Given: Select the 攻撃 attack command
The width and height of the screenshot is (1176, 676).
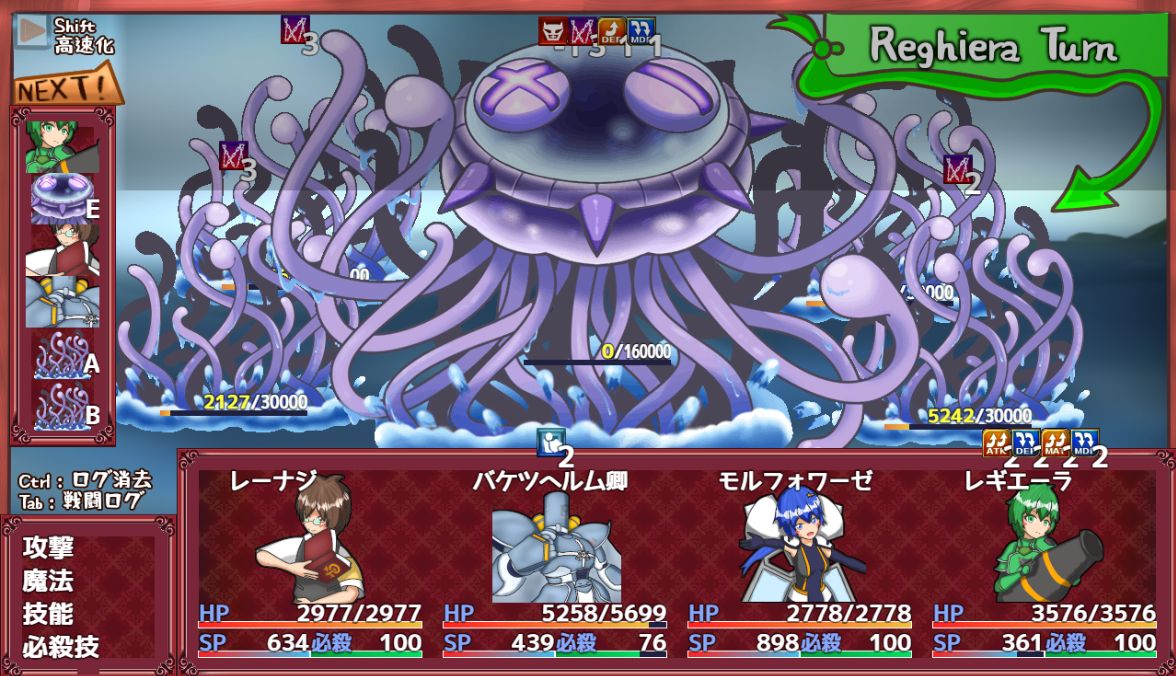Looking at the screenshot, I should pos(49,548).
